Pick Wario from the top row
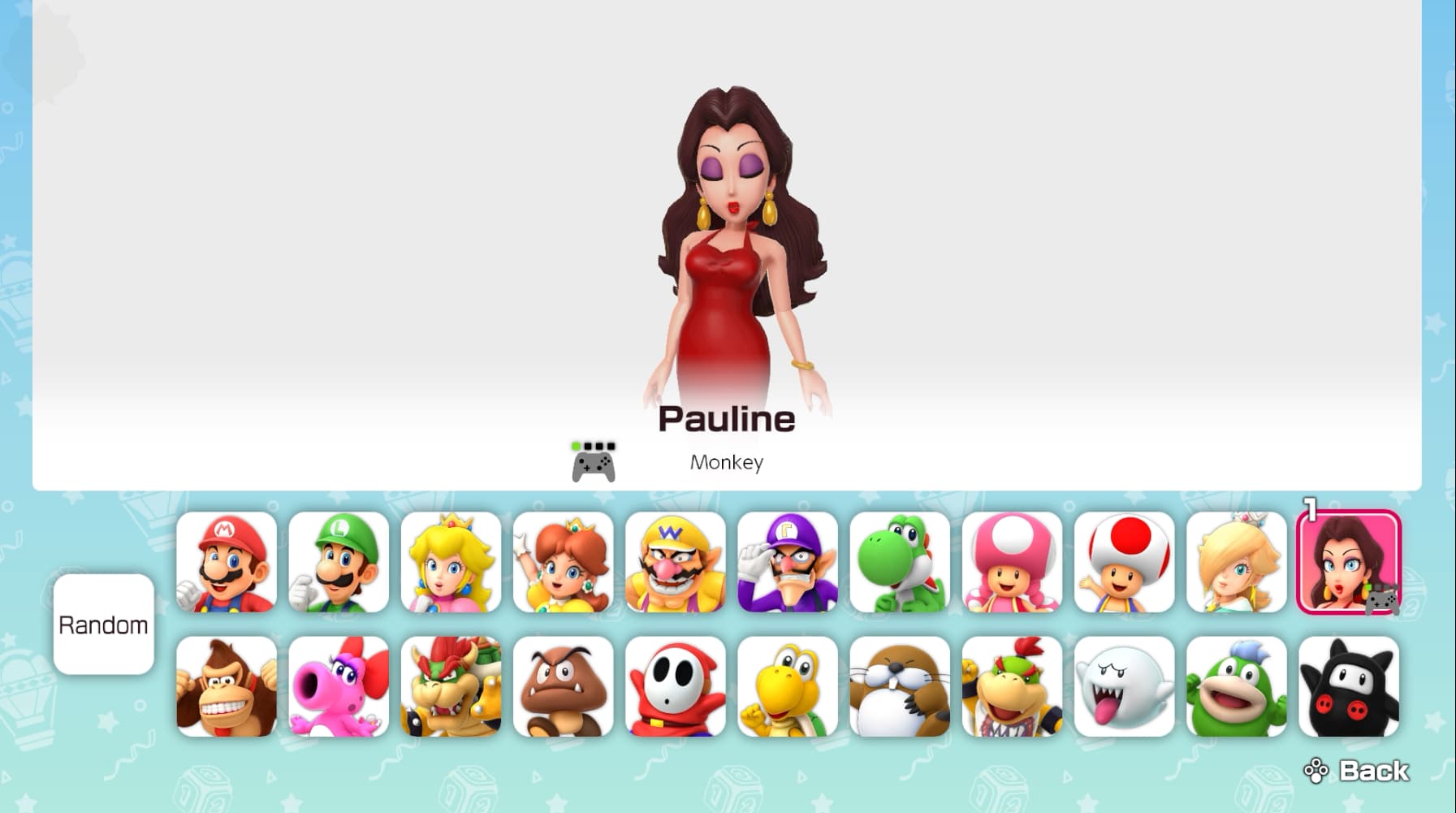 tap(676, 561)
